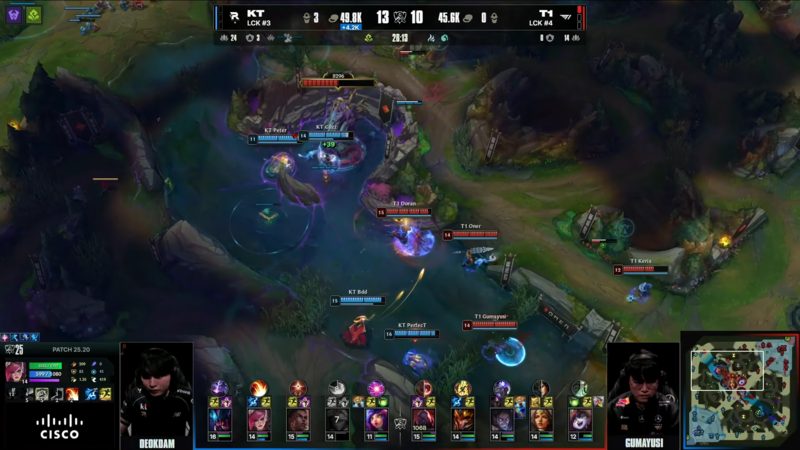The image size is (800, 450).
Task: Click the Cisco sponsor logo
Action: point(59,427)
